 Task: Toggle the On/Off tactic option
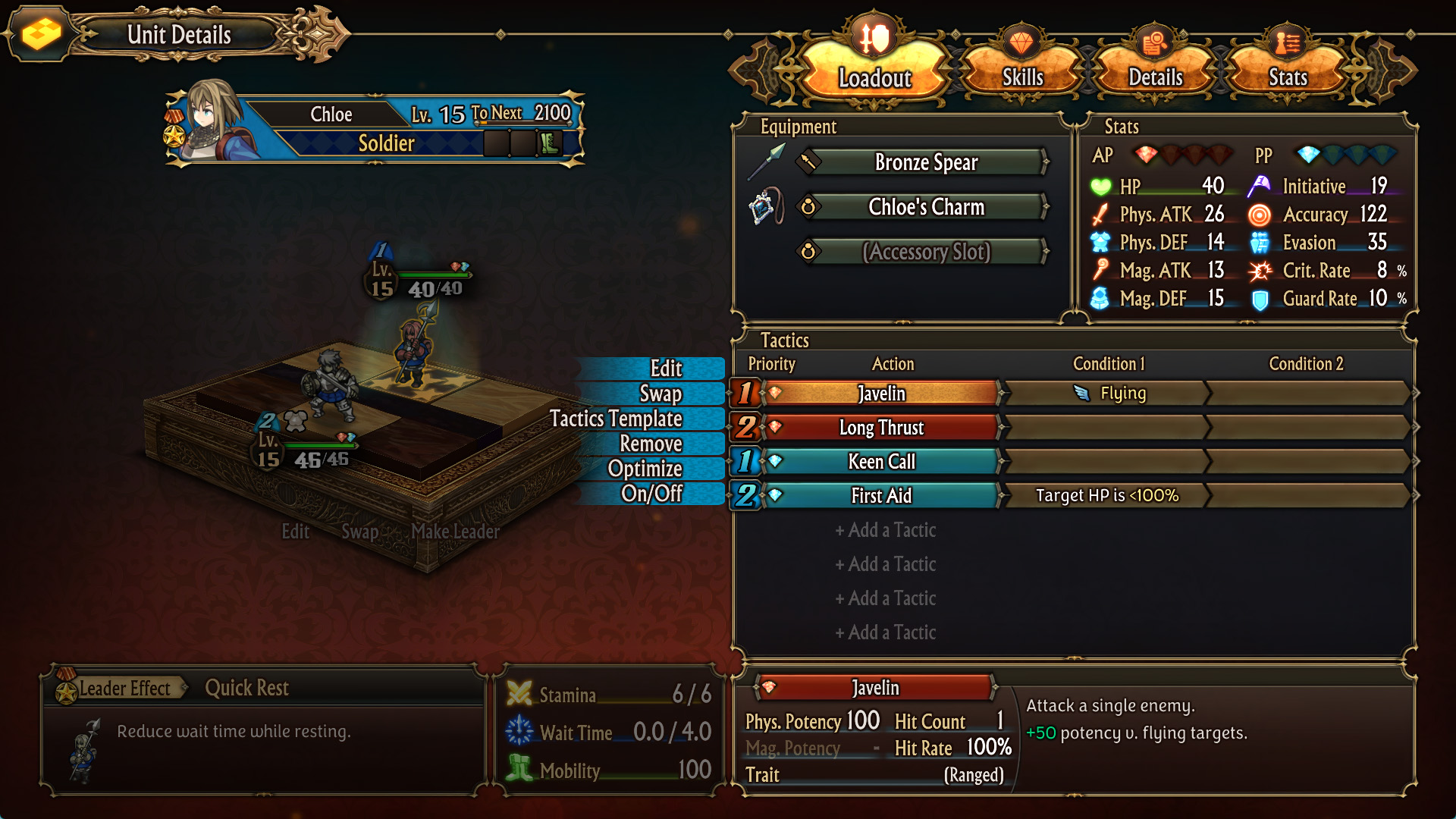(651, 494)
